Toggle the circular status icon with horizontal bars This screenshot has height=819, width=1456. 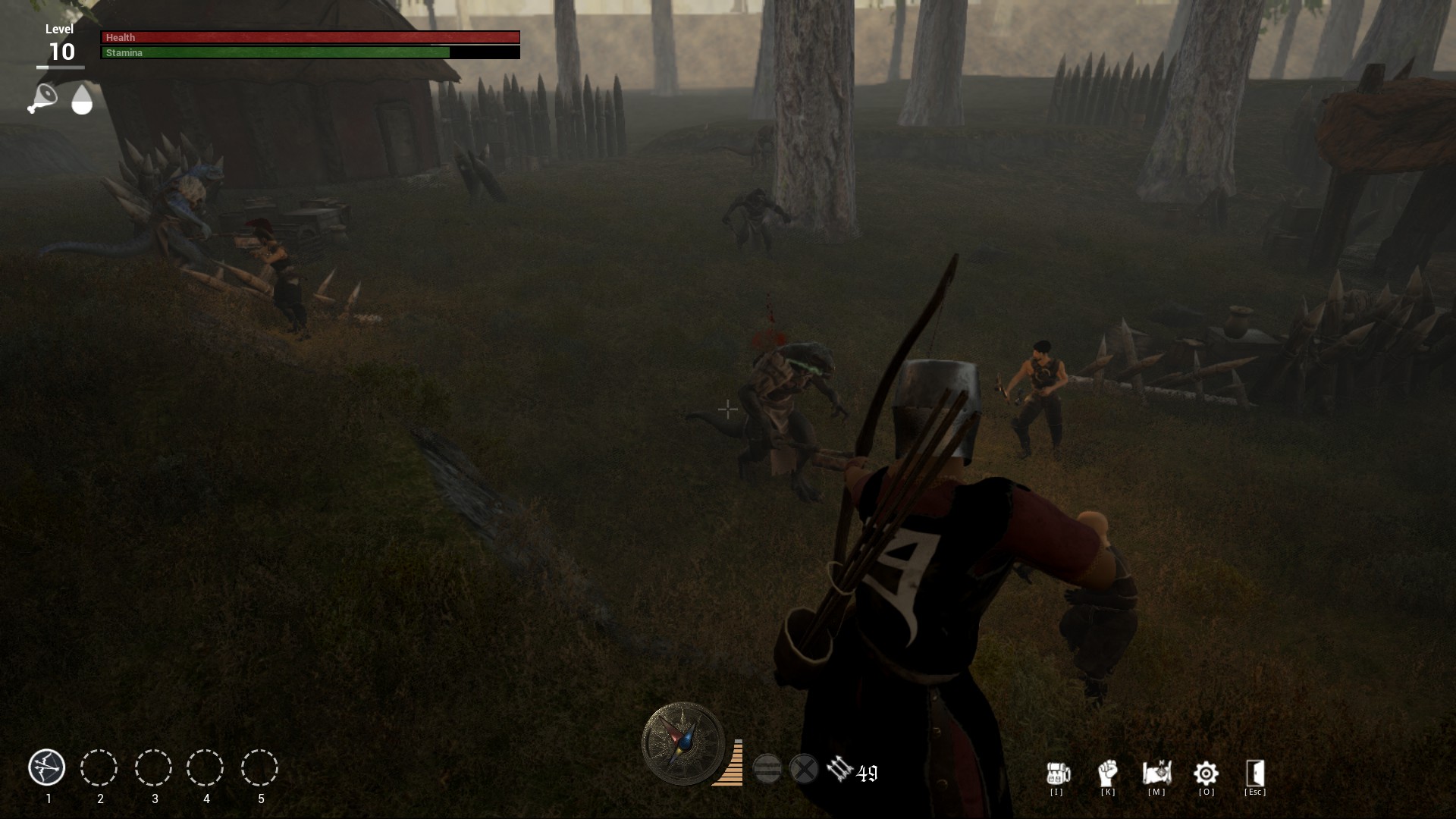tap(768, 767)
